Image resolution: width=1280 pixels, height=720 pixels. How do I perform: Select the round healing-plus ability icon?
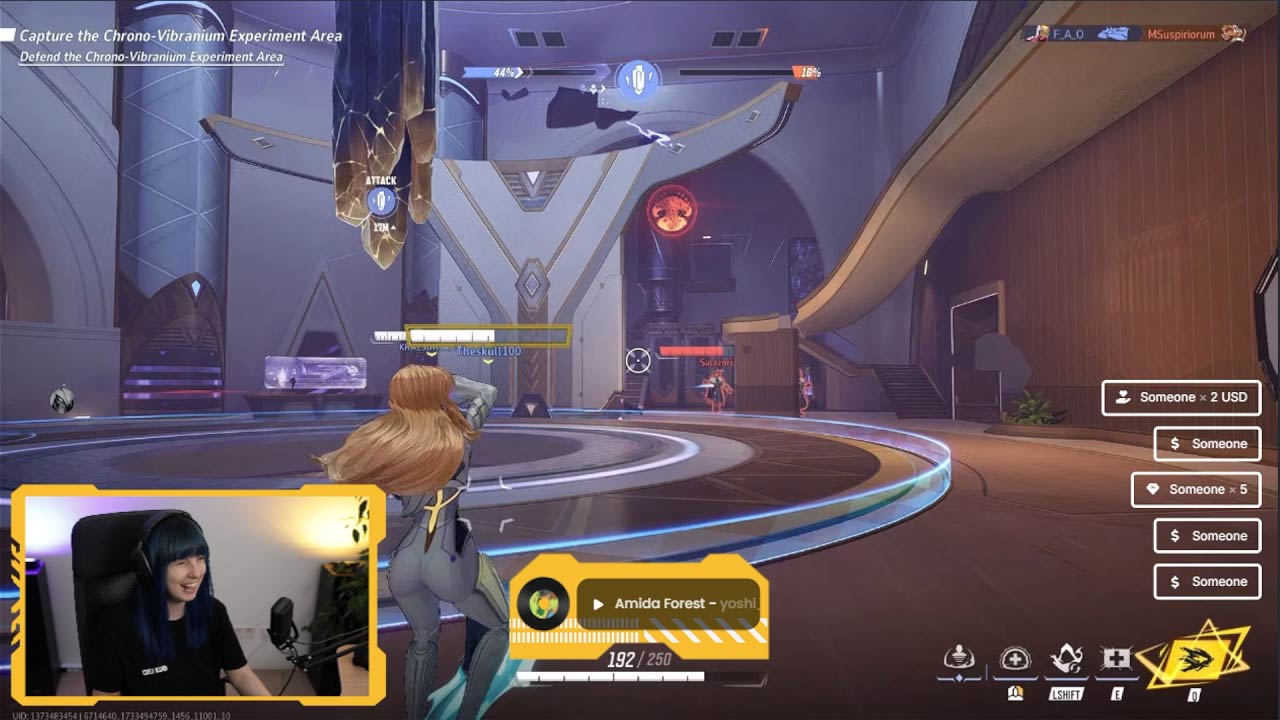pos(1015,659)
